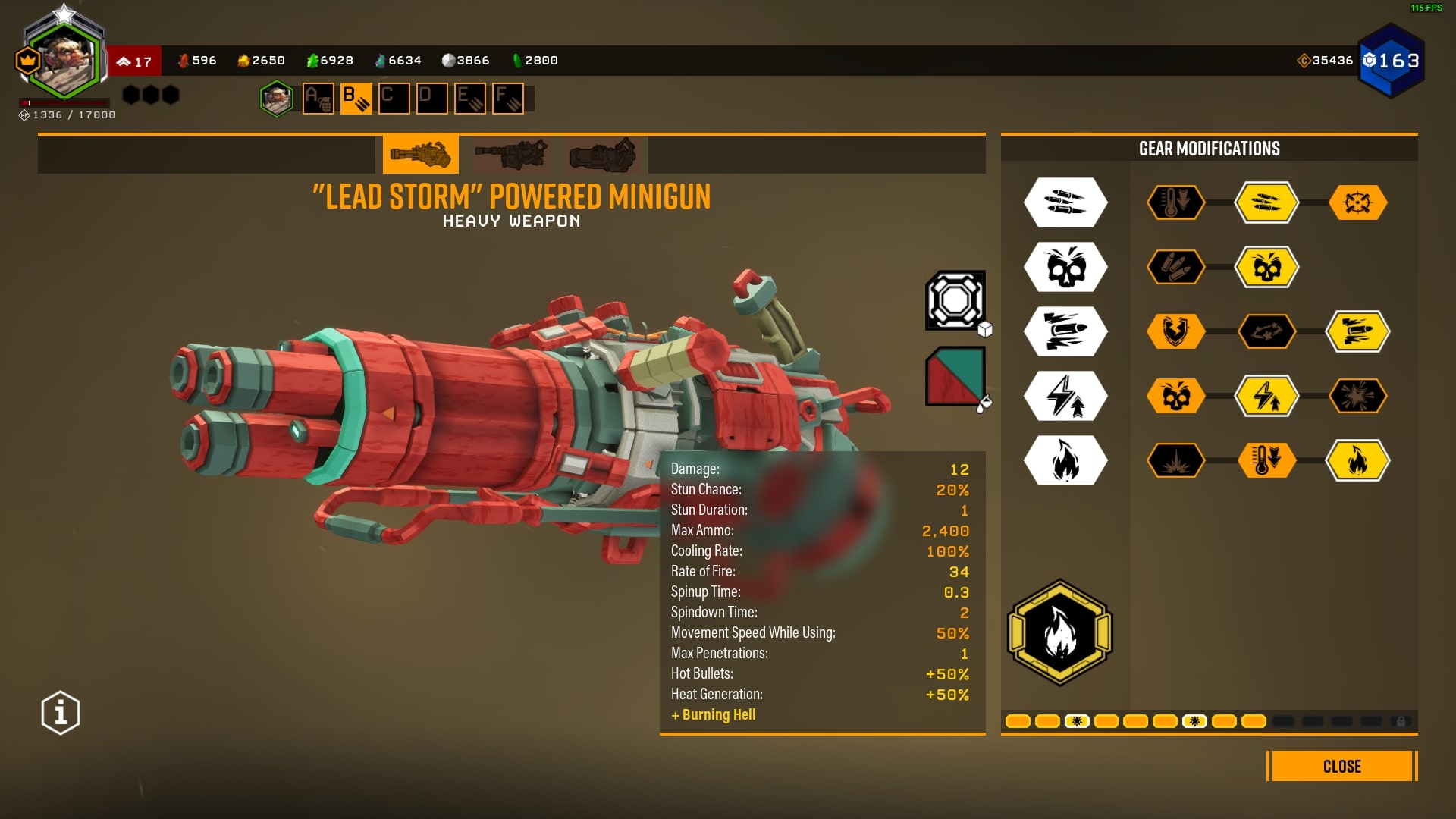Click the dwarf character portrait thumbnail
The height and width of the screenshot is (819, 1456).
pyautogui.click(x=278, y=99)
